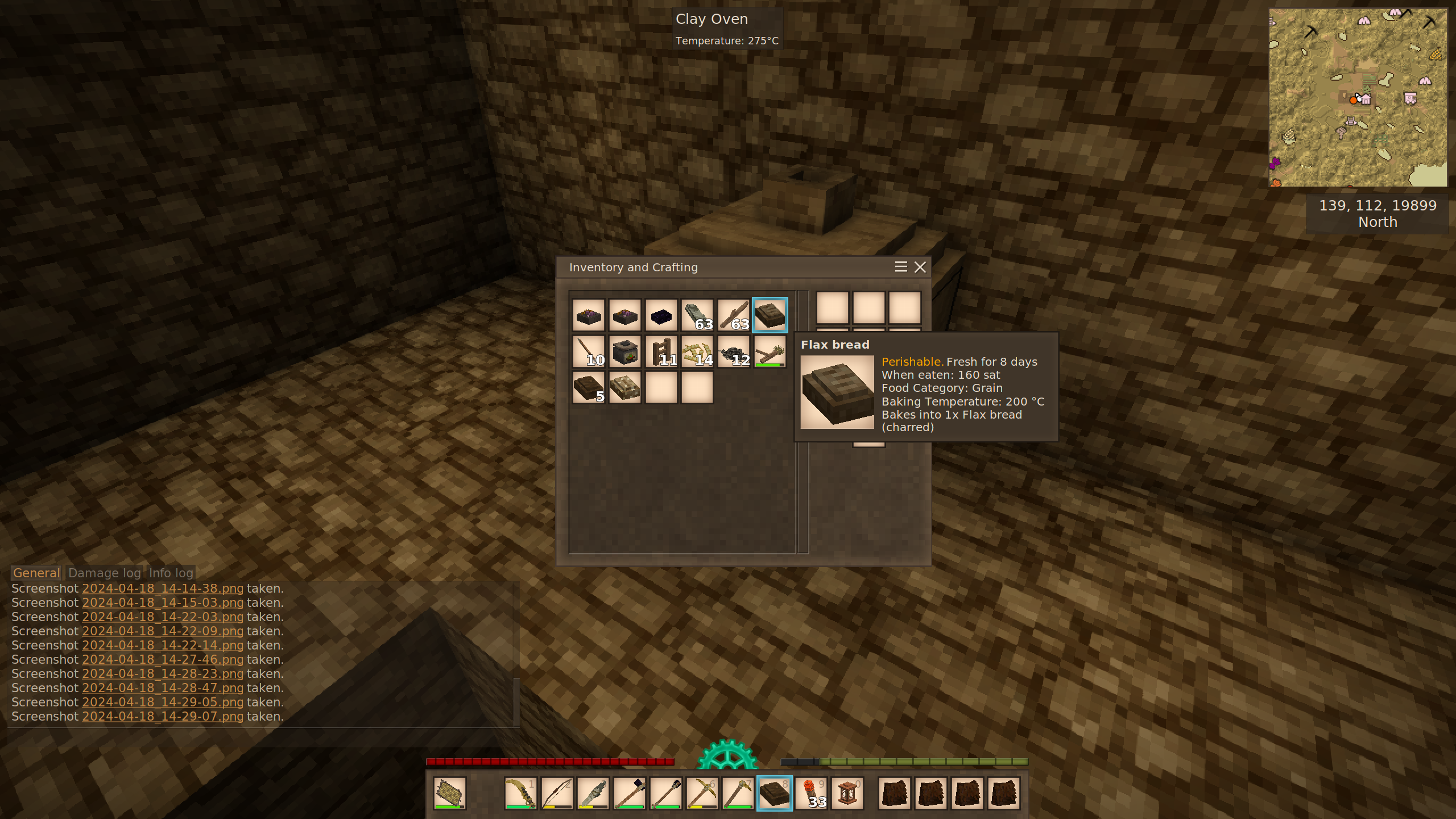Open the 14-14-38 screenshot link
The height and width of the screenshot is (819, 1456).
(163, 589)
